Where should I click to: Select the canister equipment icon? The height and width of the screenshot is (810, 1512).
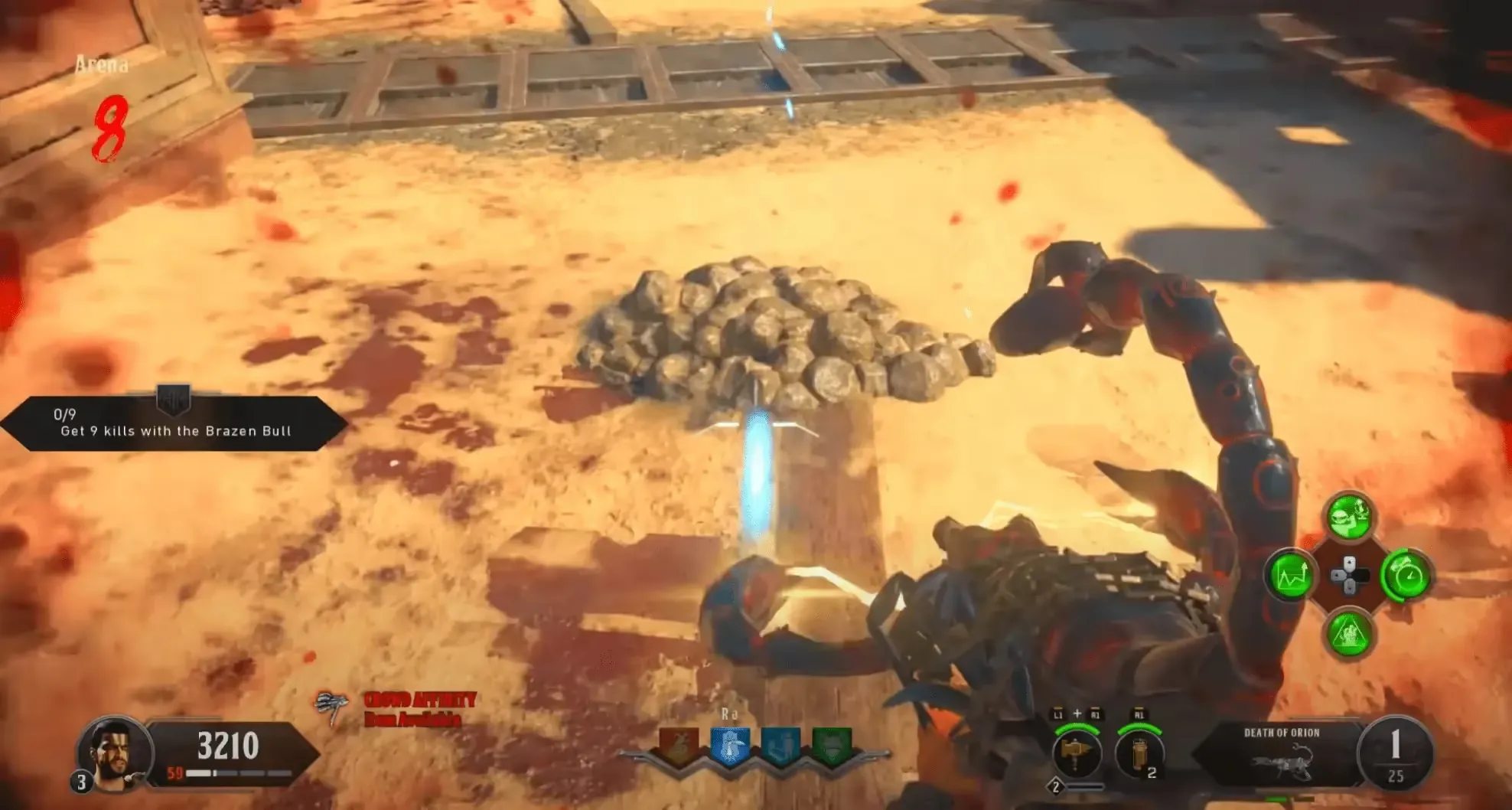click(x=1139, y=753)
